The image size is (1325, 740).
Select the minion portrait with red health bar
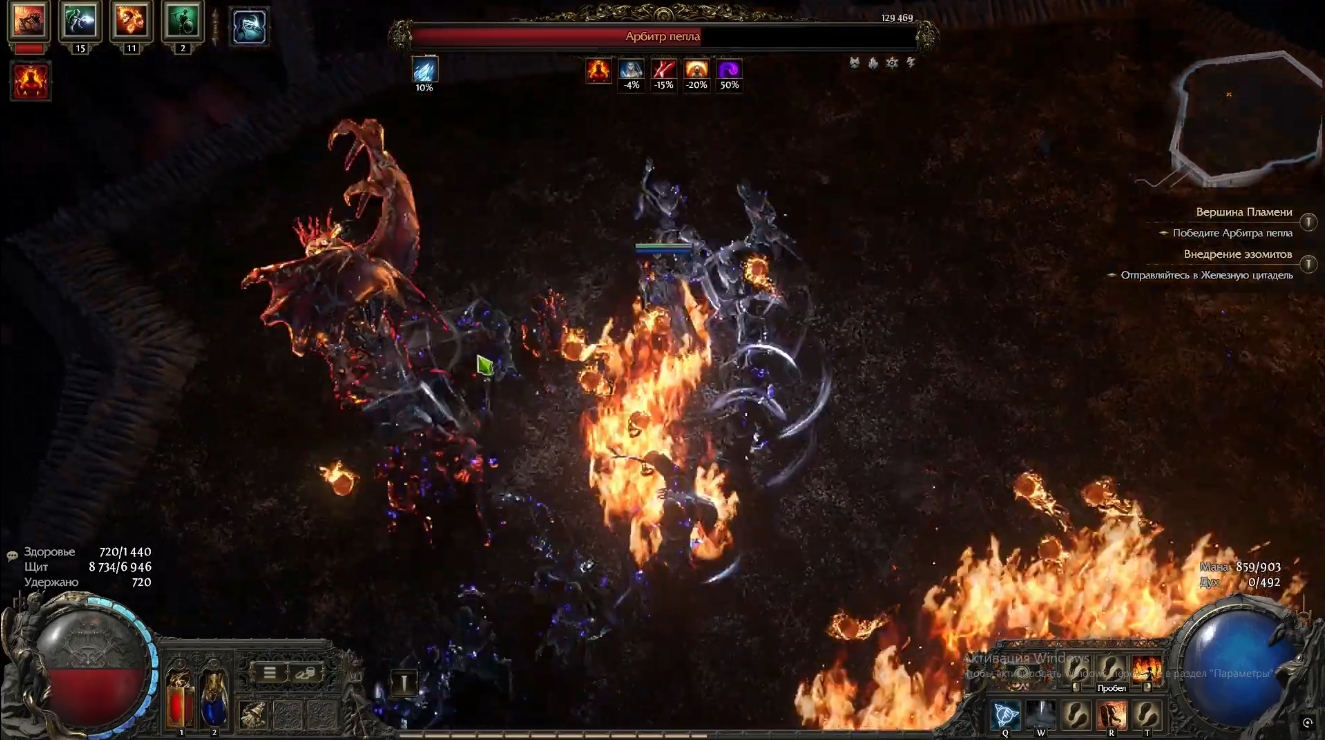coord(29,22)
